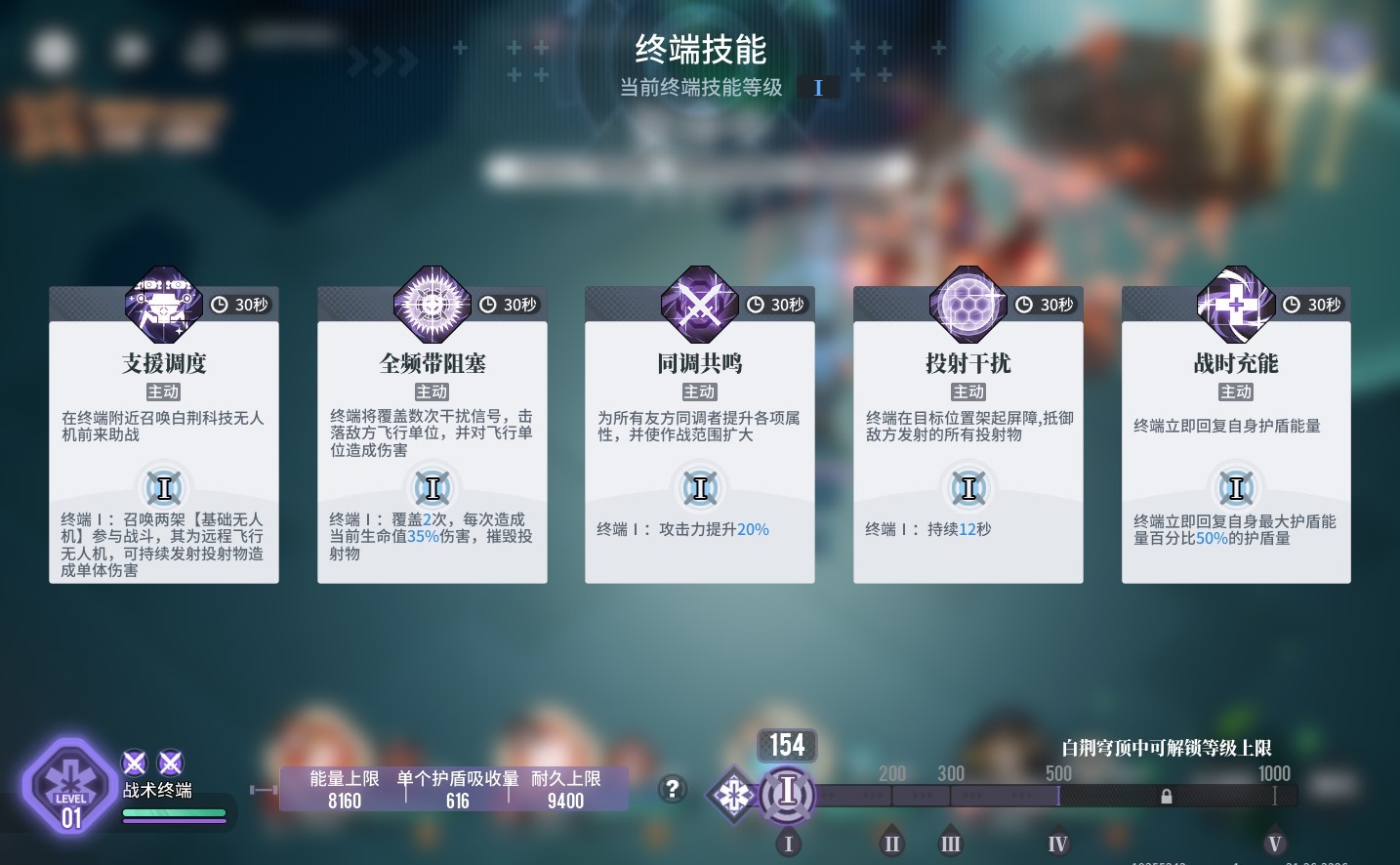Image resolution: width=1400 pixels, height=865 pixels.
Task: Select the rank I medallion on the progression bar
Action: click(788, 796)
